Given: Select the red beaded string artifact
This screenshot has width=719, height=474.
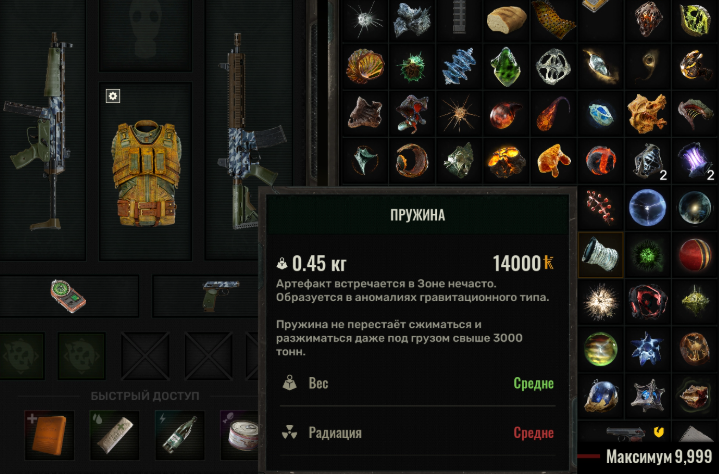Looking at the screenshot, I should tap(601, 206).
